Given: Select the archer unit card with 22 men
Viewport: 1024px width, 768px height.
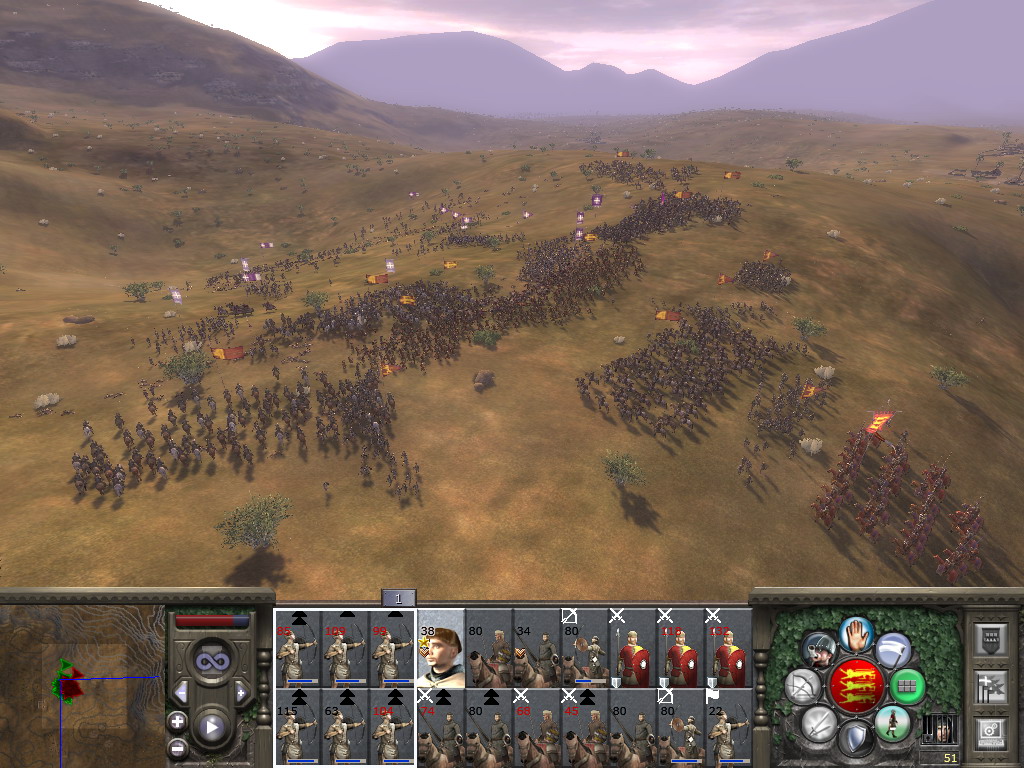Looking at the screenshot, I should (x=729, y=727).
